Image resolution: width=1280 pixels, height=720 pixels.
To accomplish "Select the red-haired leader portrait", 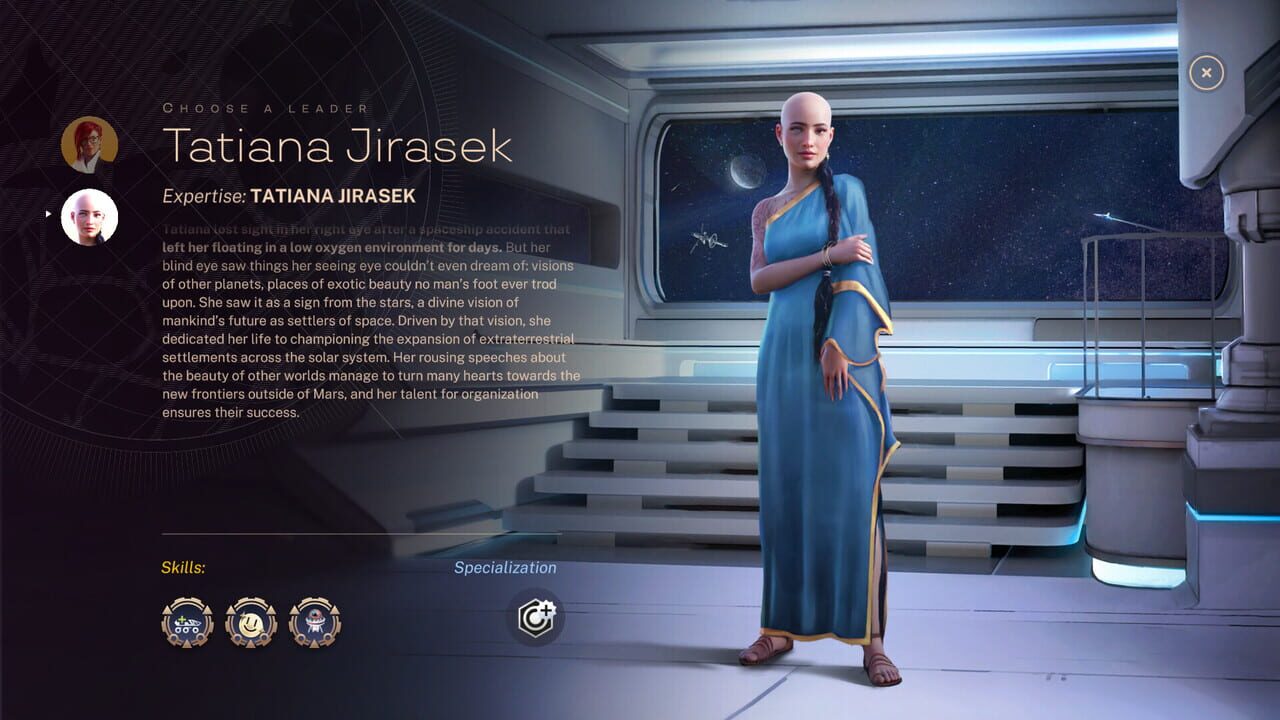I will click(x=90, y=145).
